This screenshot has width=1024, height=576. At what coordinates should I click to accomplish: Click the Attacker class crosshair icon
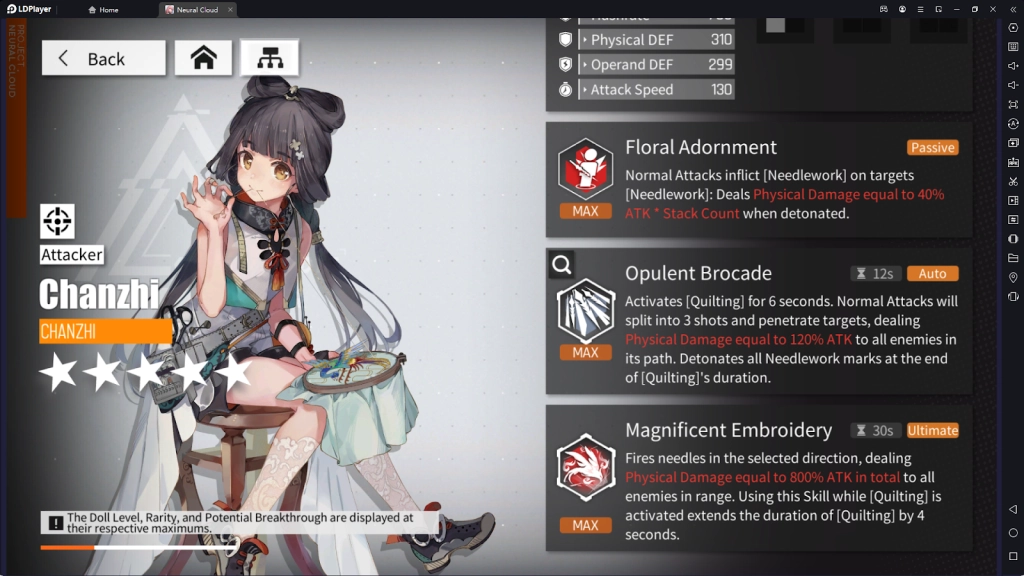[57, 221]
